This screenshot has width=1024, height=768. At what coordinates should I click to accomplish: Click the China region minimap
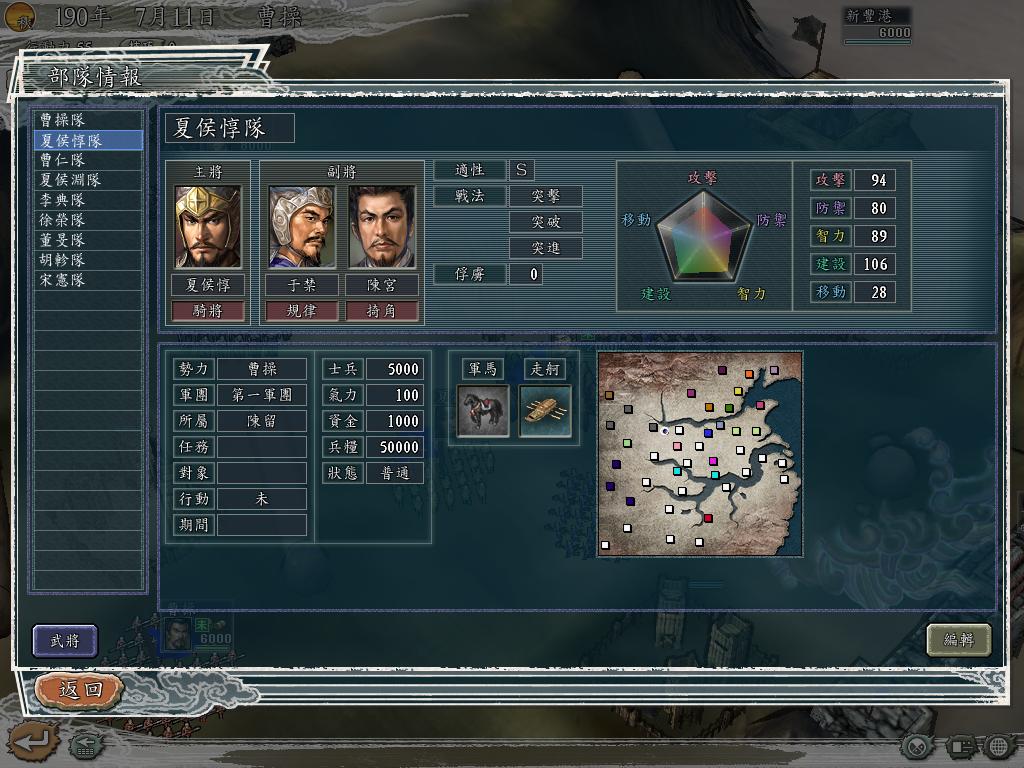(700, 453)
